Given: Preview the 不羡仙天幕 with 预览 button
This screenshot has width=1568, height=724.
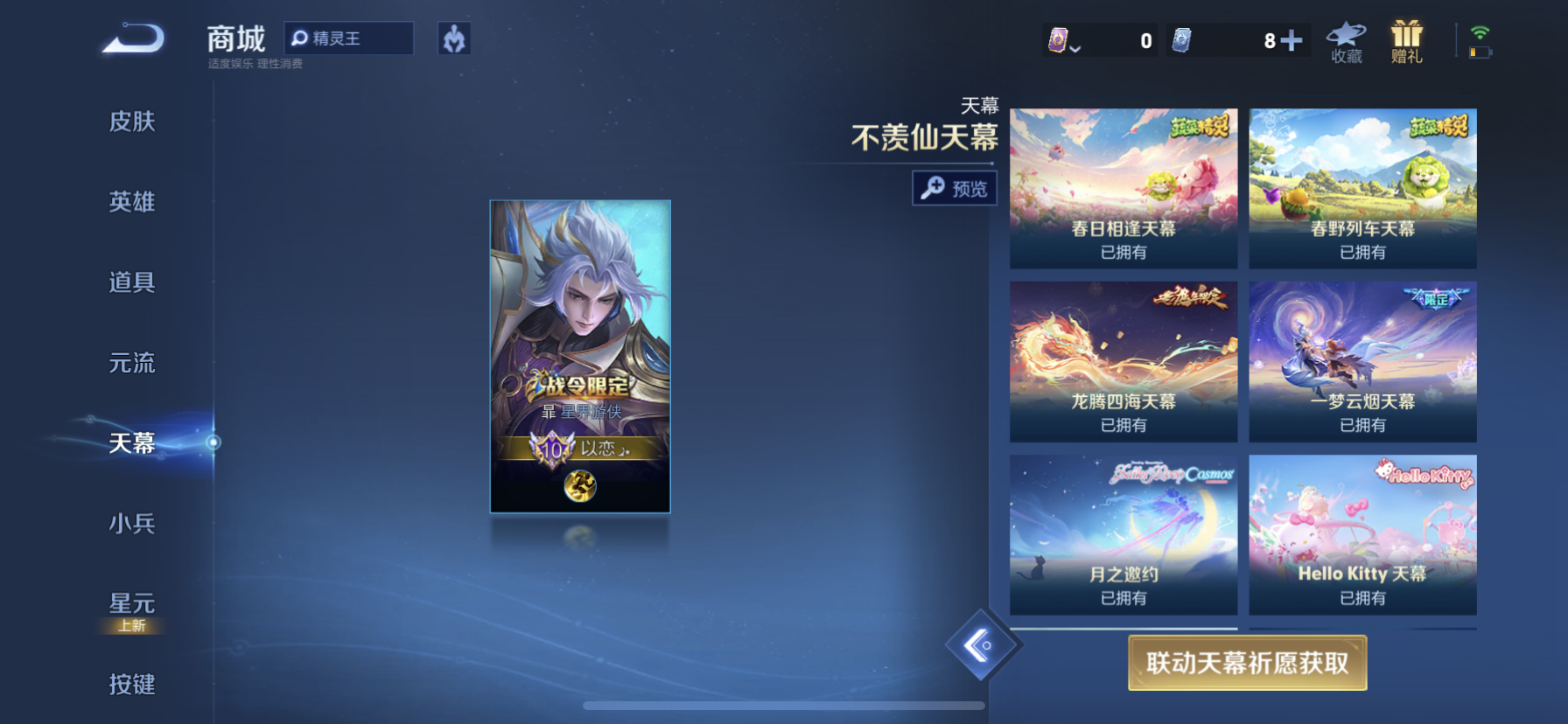Looking at the screenshot, I should pyautogui.click(x=955, y=188).
